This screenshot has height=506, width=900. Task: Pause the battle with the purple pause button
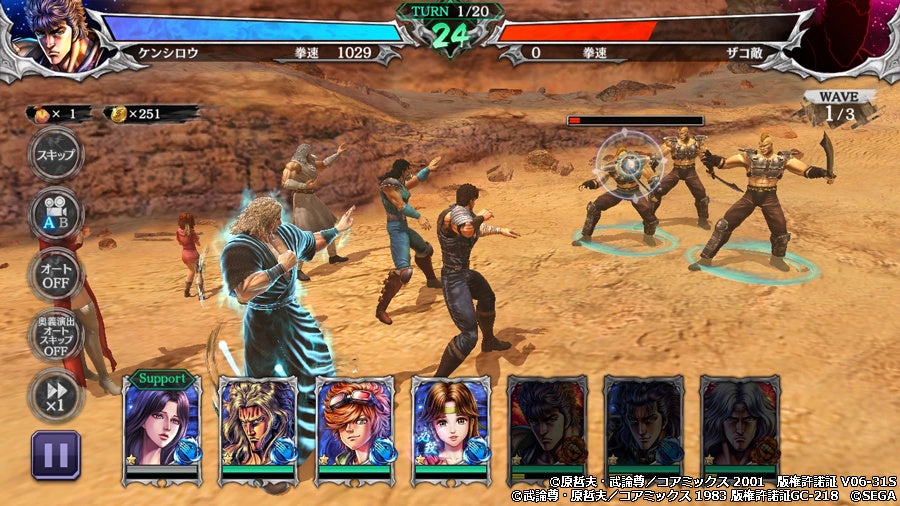coord(56,456)
